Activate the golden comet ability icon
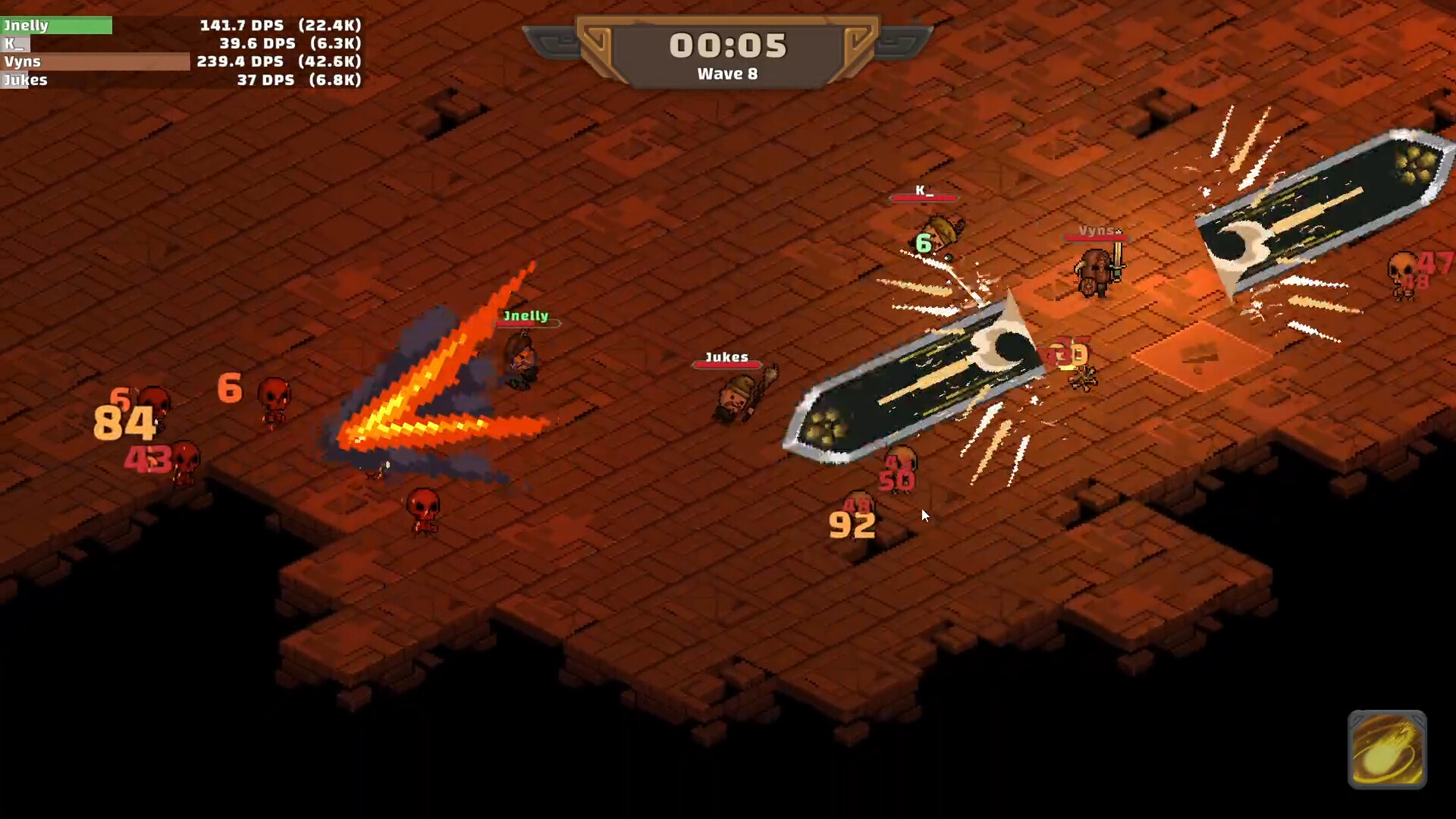This screenshot has width=1456, height=819. (x=1388, y=751)
